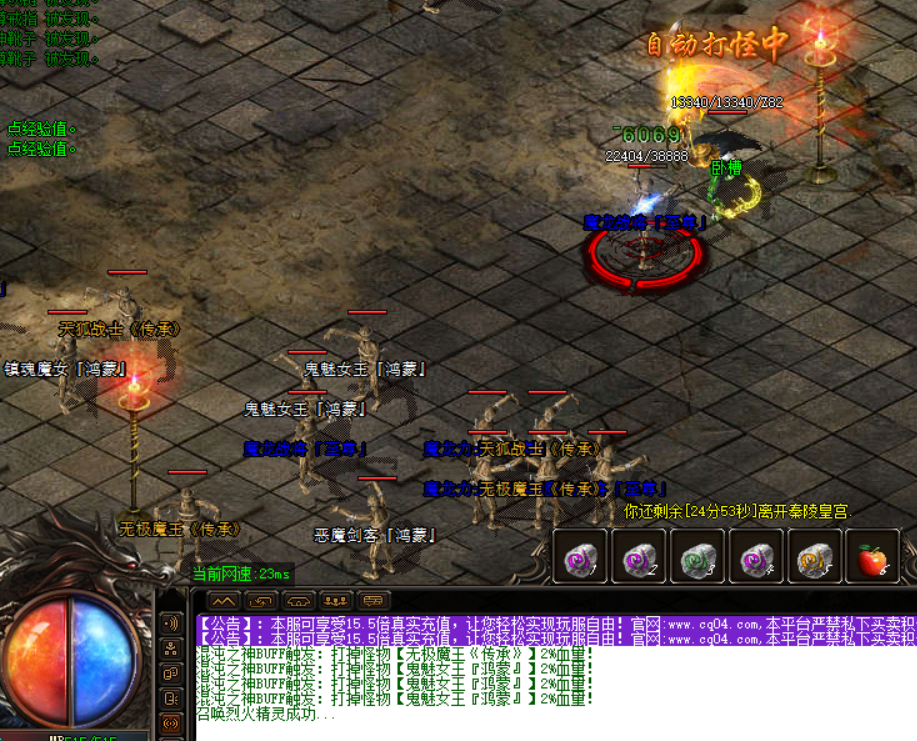Toggle the sound-wave chat channel button
This screenshot has height=741, width=917.
tap(171, 624)
